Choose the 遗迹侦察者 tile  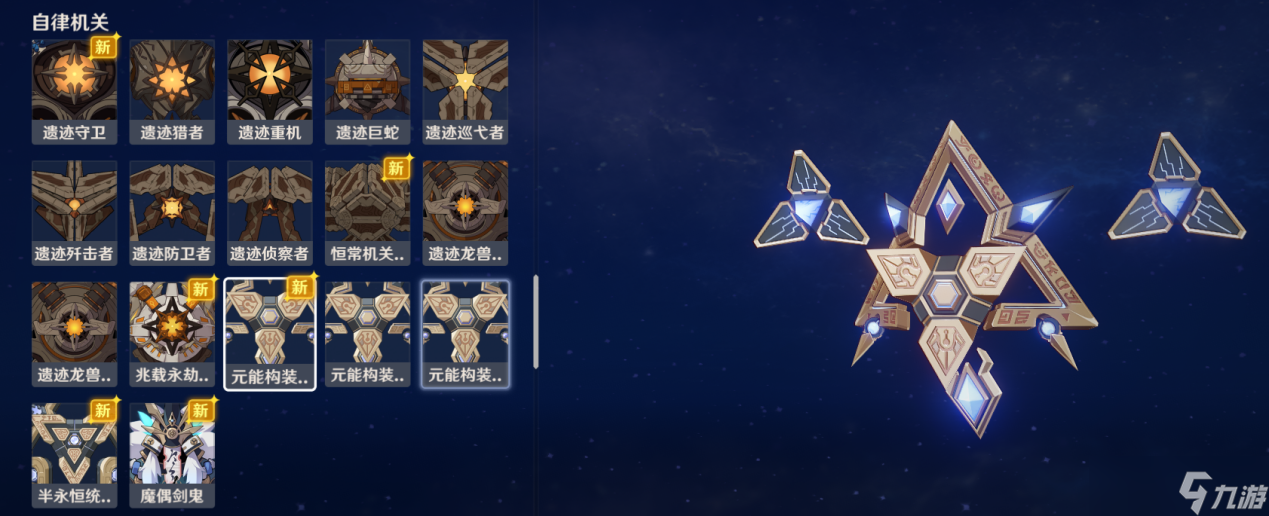tap(270, 212)
